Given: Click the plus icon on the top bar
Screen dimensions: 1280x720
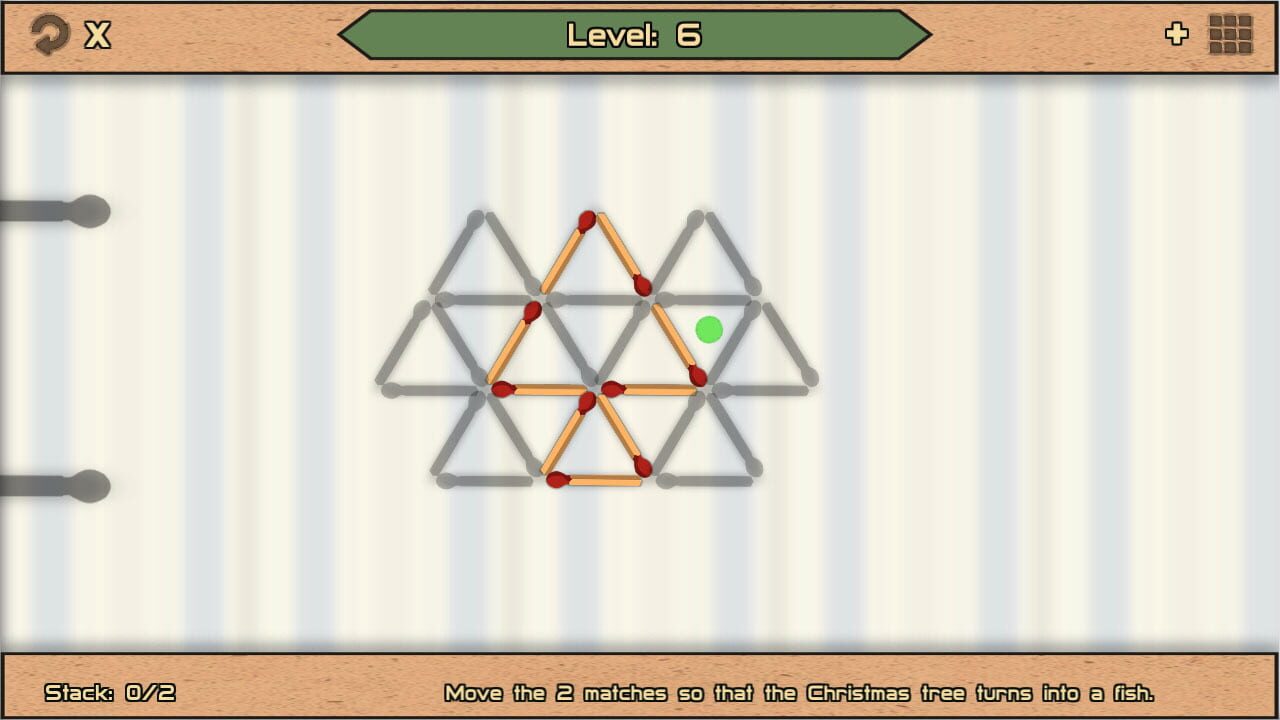Looking at the screenshot, I should click(x=1177, y=33).
